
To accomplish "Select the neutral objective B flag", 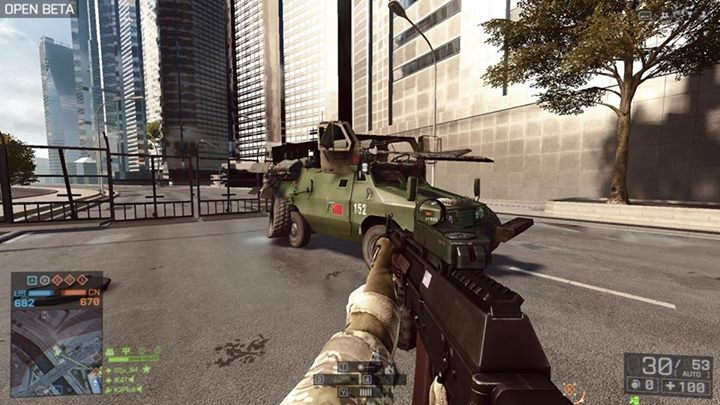I will [46, 280].
